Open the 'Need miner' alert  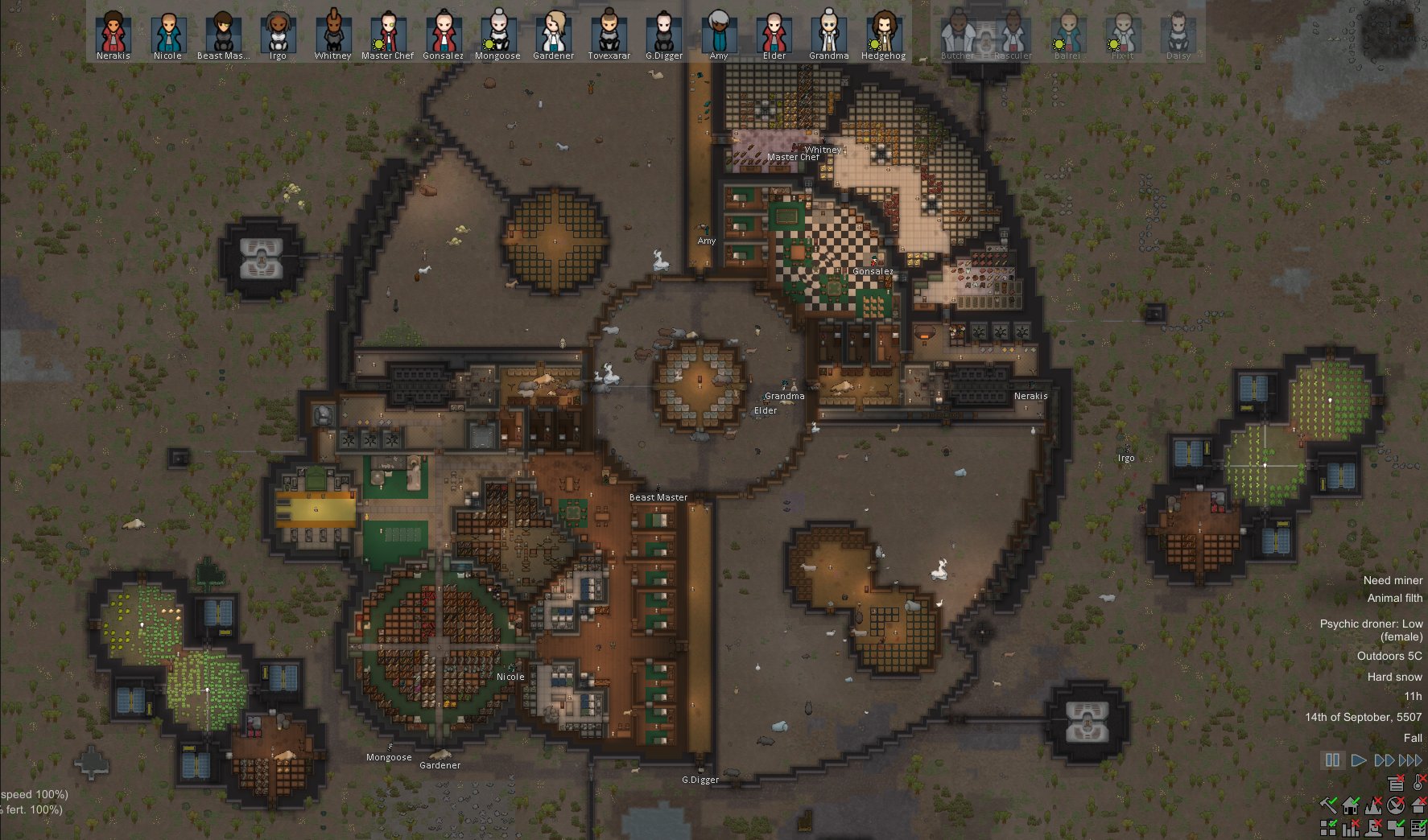[1393, 579]
